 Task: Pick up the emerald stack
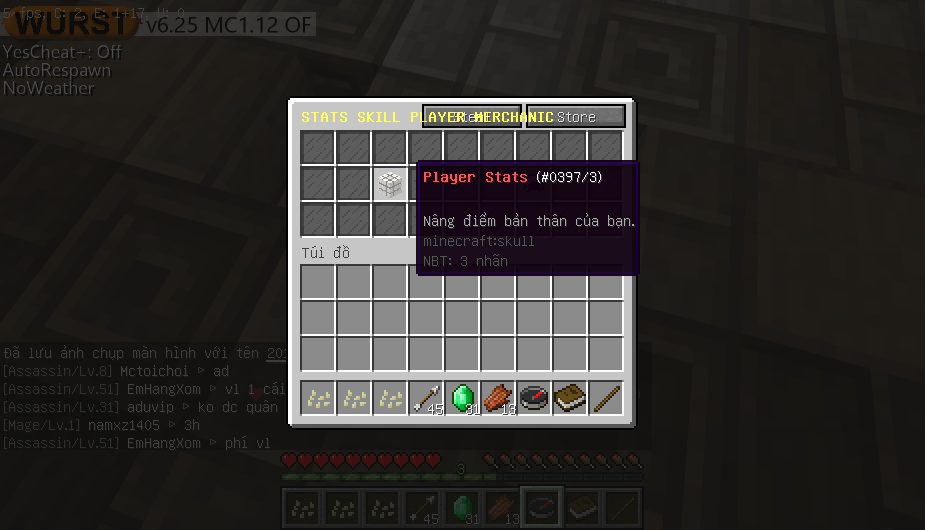click(462, 398)
